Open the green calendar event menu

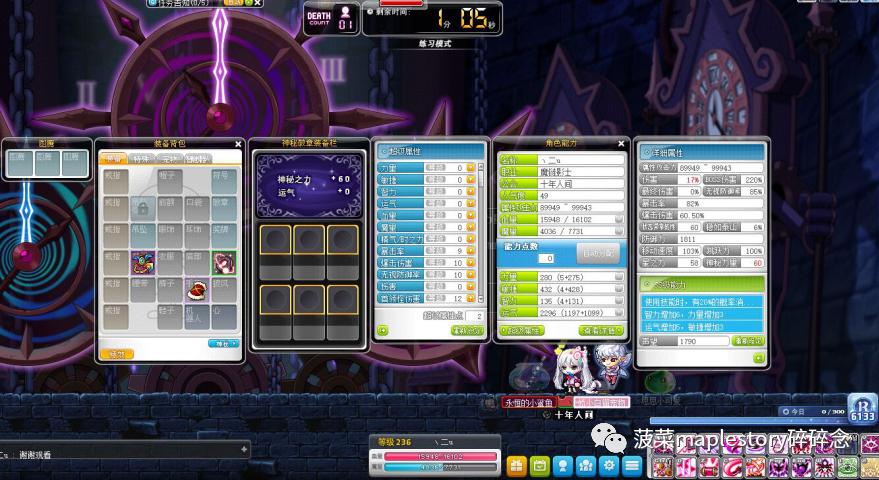pyautogui.click(x=540, y=466)
